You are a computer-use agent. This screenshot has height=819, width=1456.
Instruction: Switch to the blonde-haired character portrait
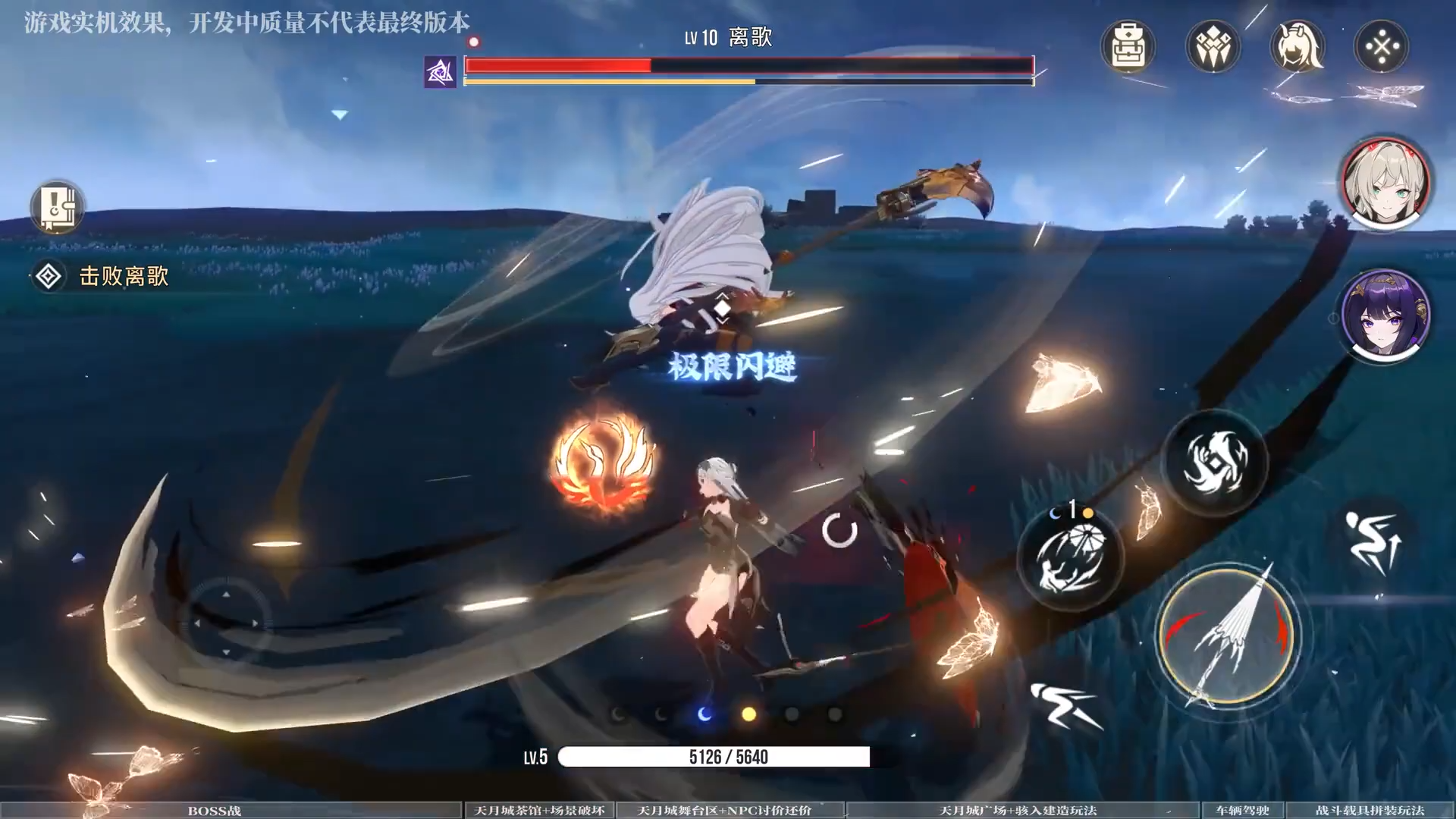pyautogui.click(x=1385, y=184)
